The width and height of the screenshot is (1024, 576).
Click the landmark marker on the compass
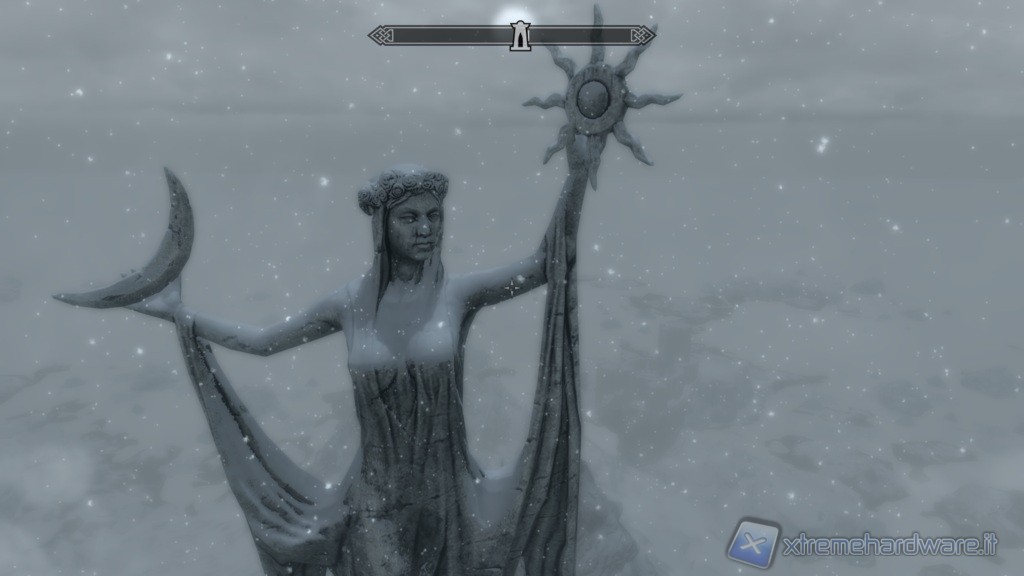pyautogui.click(x=518, y=37)
